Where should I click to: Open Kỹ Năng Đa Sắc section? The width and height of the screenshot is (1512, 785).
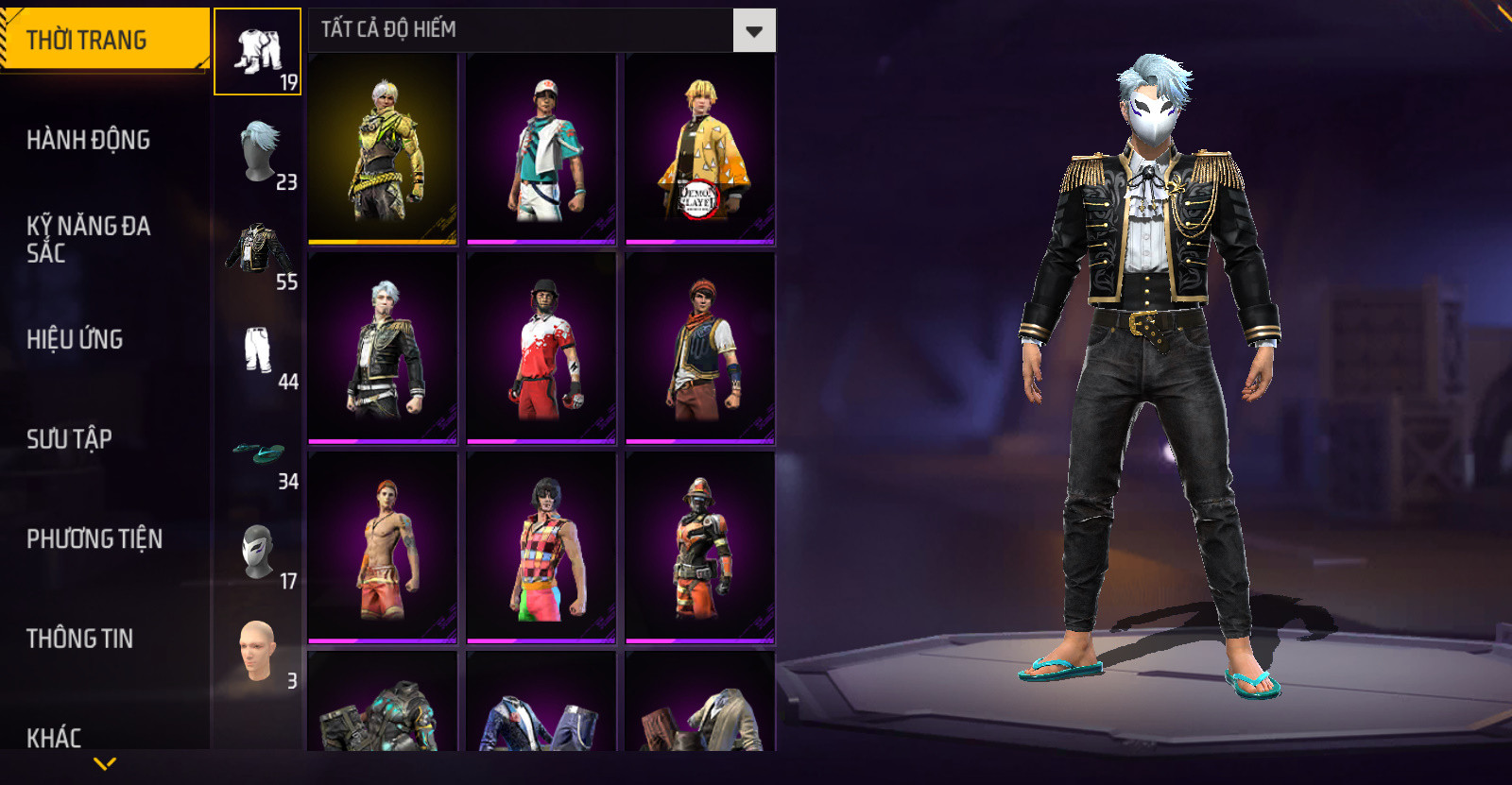point(89,239)
